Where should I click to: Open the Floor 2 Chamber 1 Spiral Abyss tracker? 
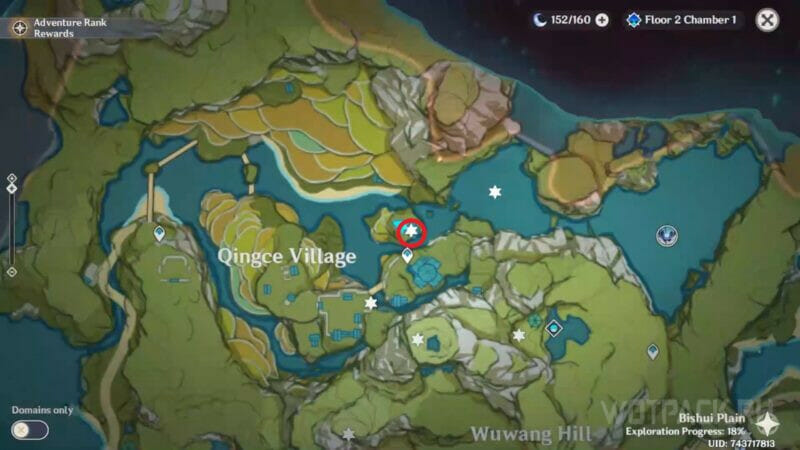click(x=684, y=20)
